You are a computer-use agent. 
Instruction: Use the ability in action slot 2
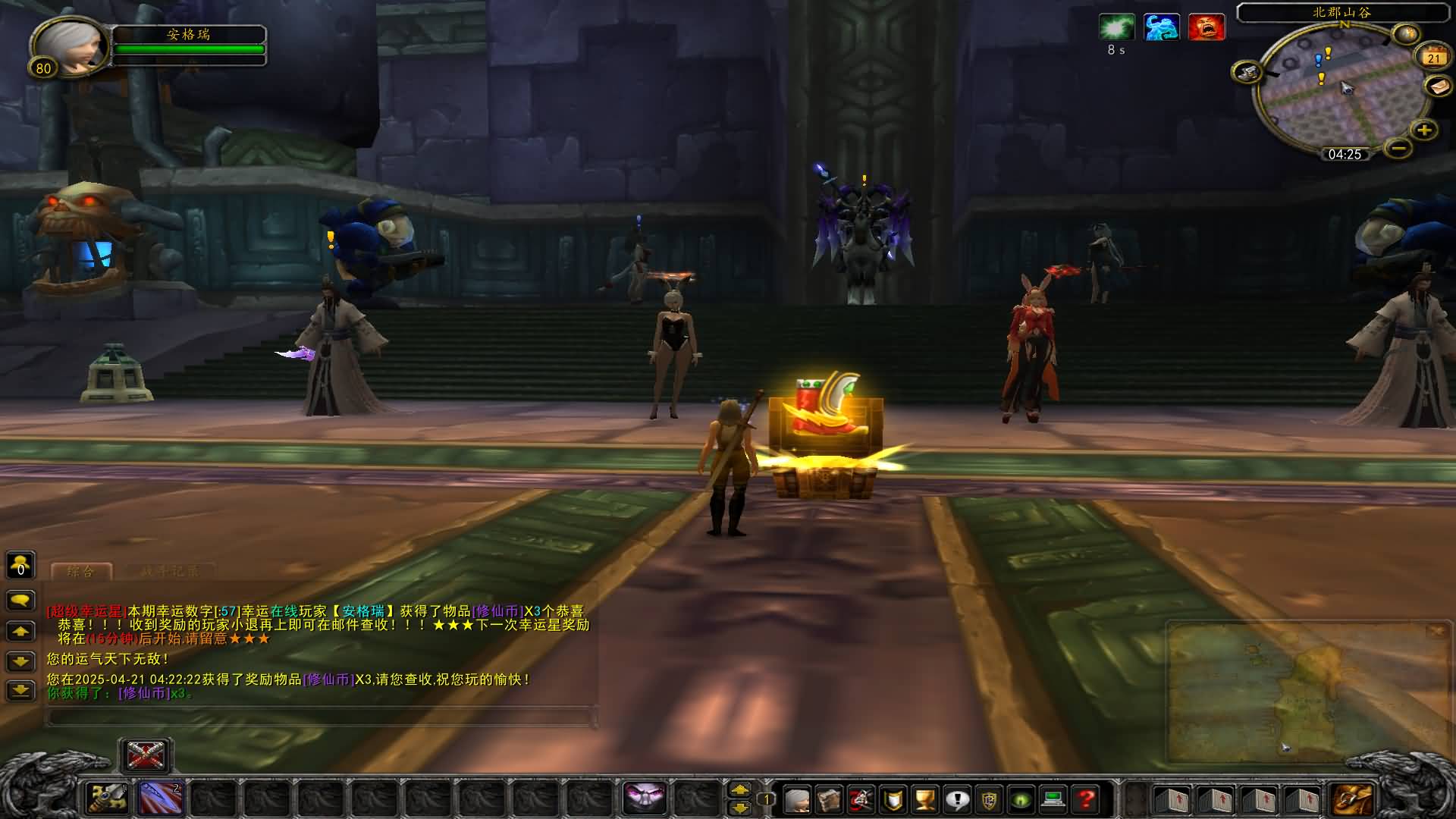point(160,799)
